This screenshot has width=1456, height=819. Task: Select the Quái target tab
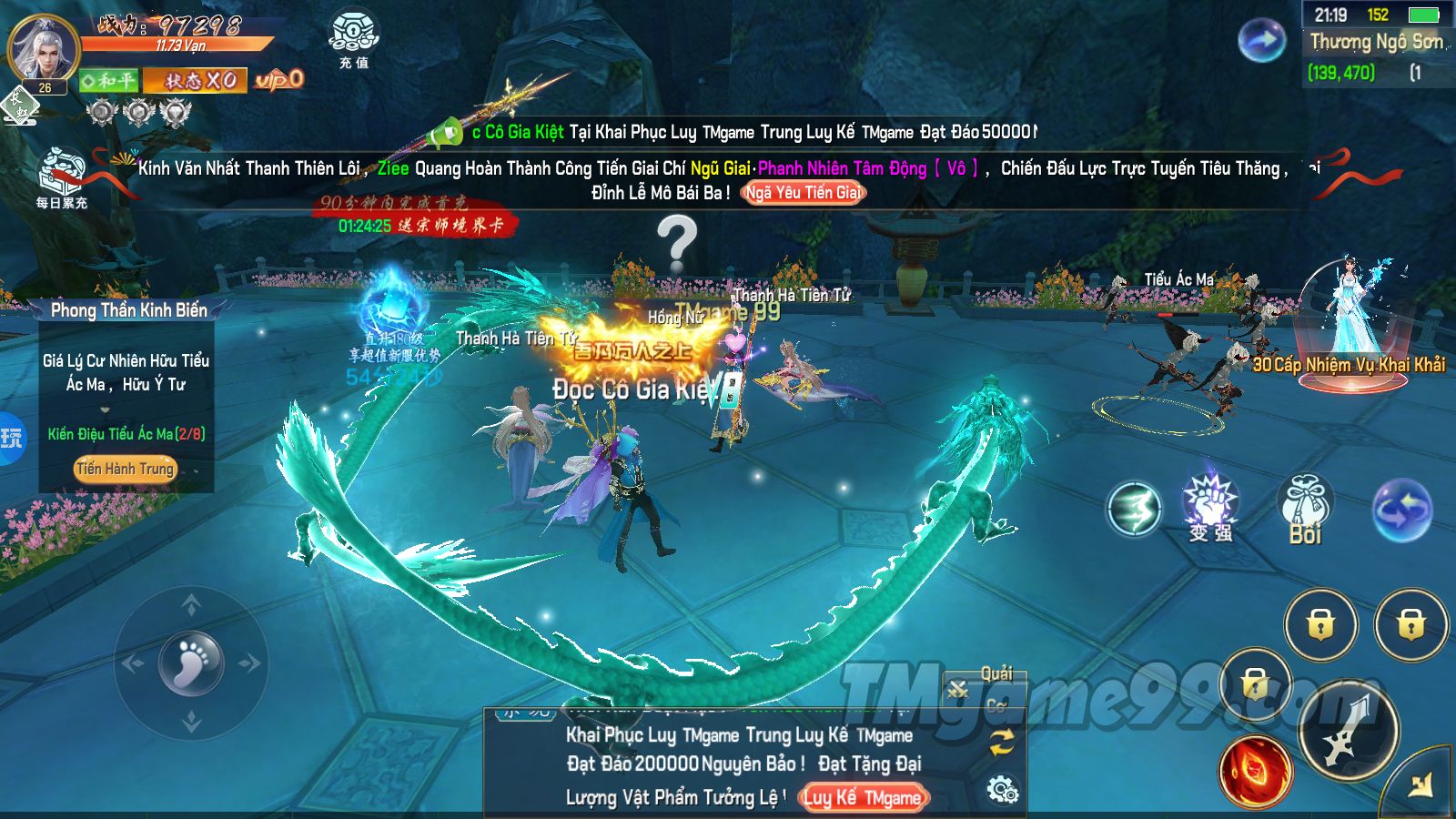pos(996,674)
